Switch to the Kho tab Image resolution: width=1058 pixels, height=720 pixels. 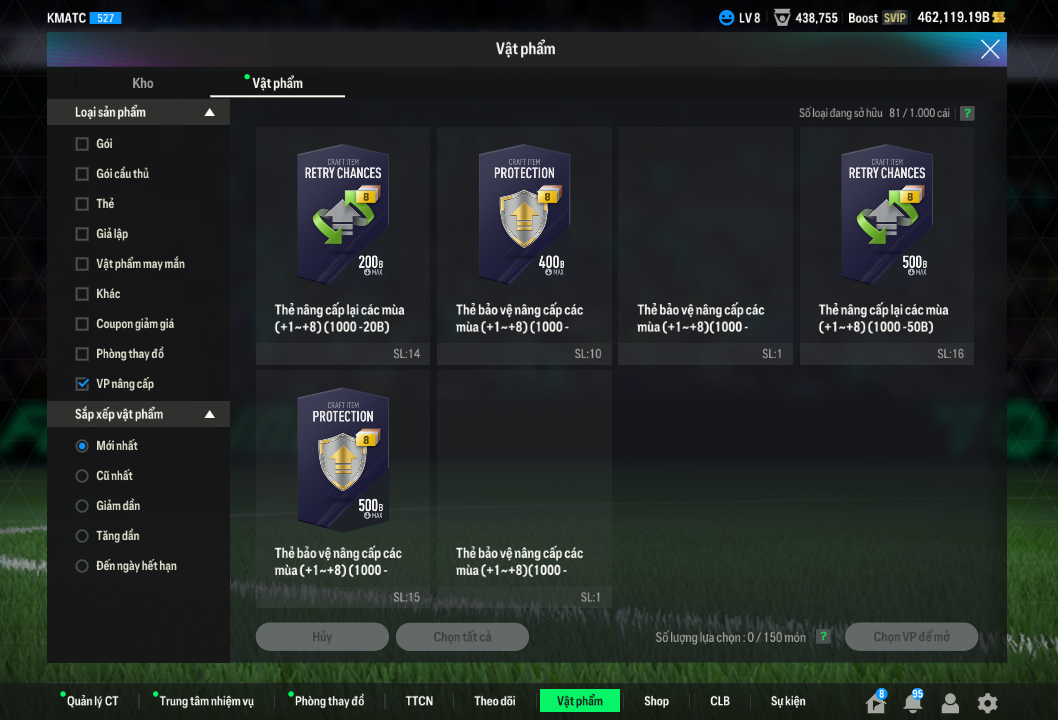point(143,83)
